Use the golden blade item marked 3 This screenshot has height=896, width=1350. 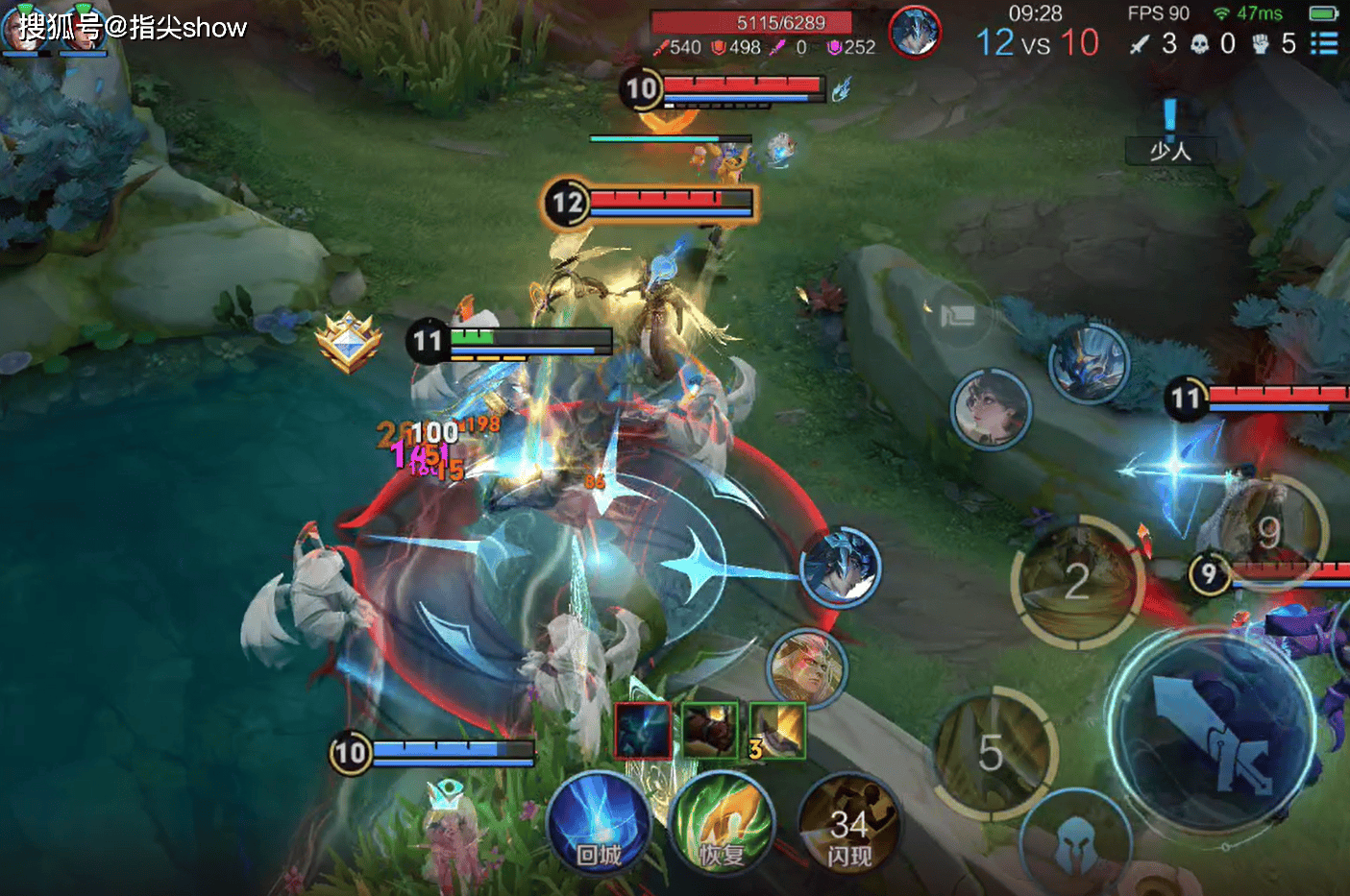(776, 730)
